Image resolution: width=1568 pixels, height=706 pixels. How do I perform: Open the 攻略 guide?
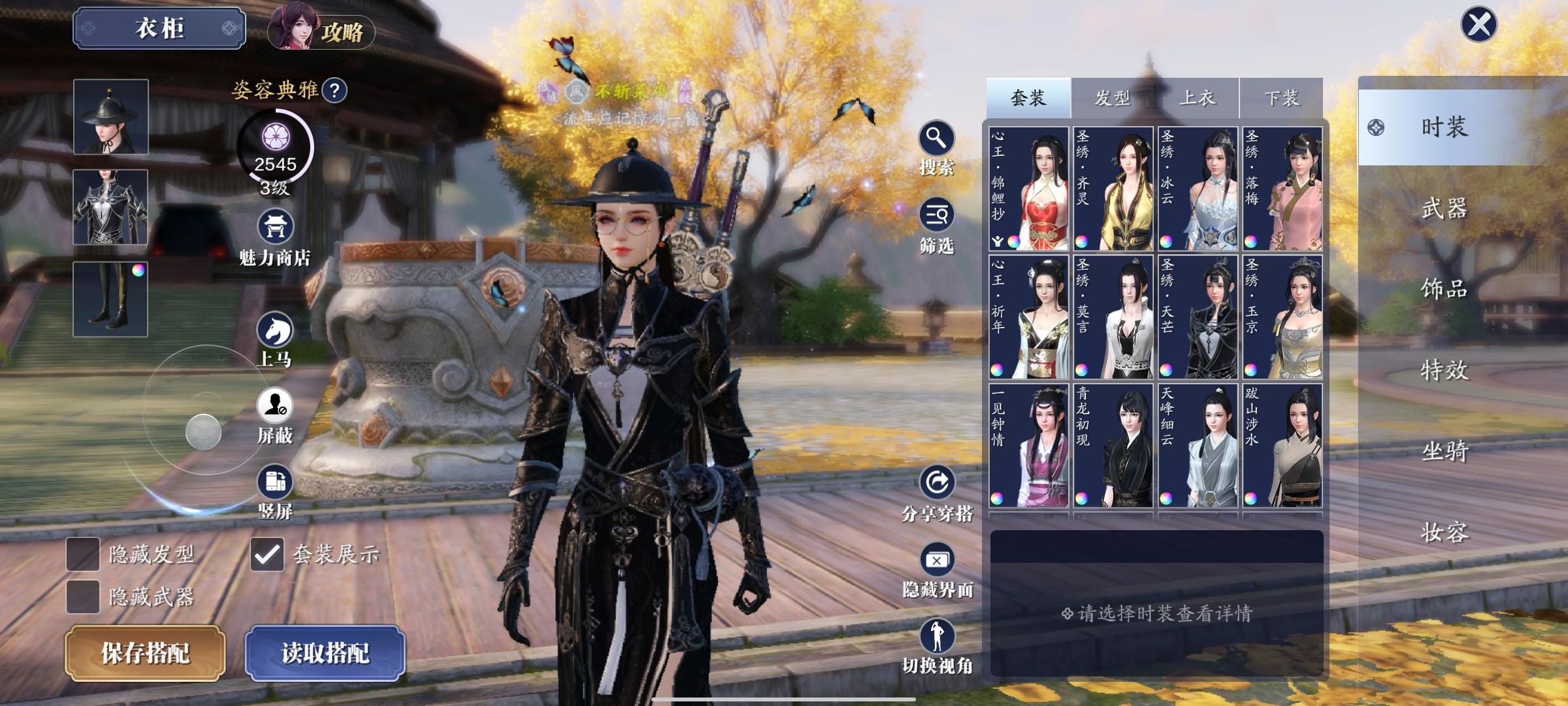(x=321, y=31)
